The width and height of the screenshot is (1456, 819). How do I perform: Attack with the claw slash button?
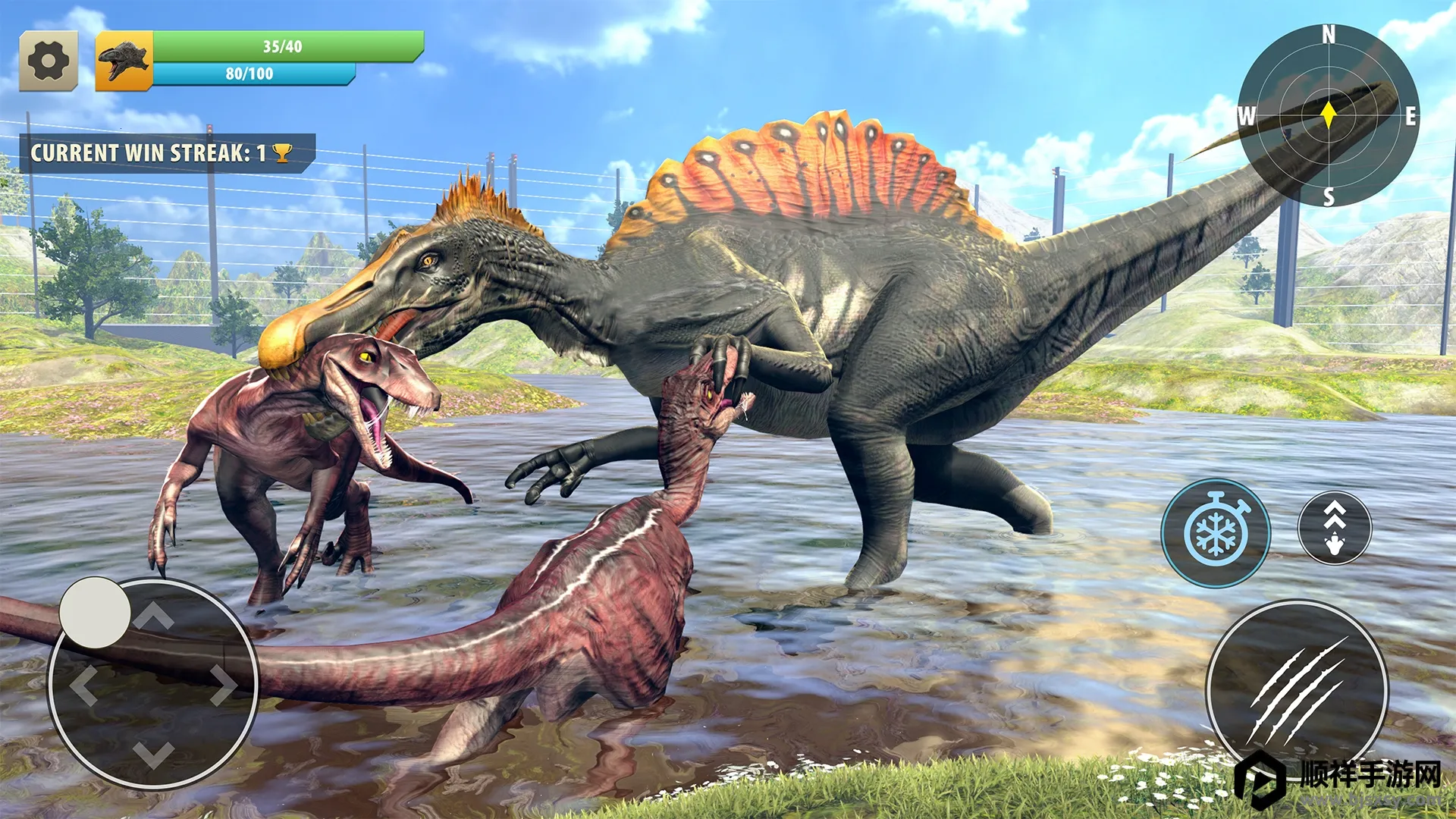[x=1298, y=689]
